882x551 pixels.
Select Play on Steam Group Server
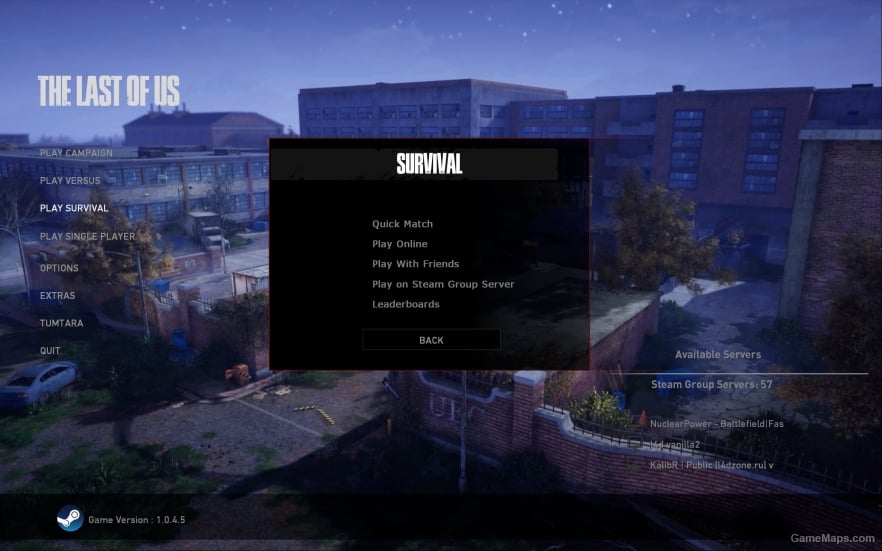443,284
